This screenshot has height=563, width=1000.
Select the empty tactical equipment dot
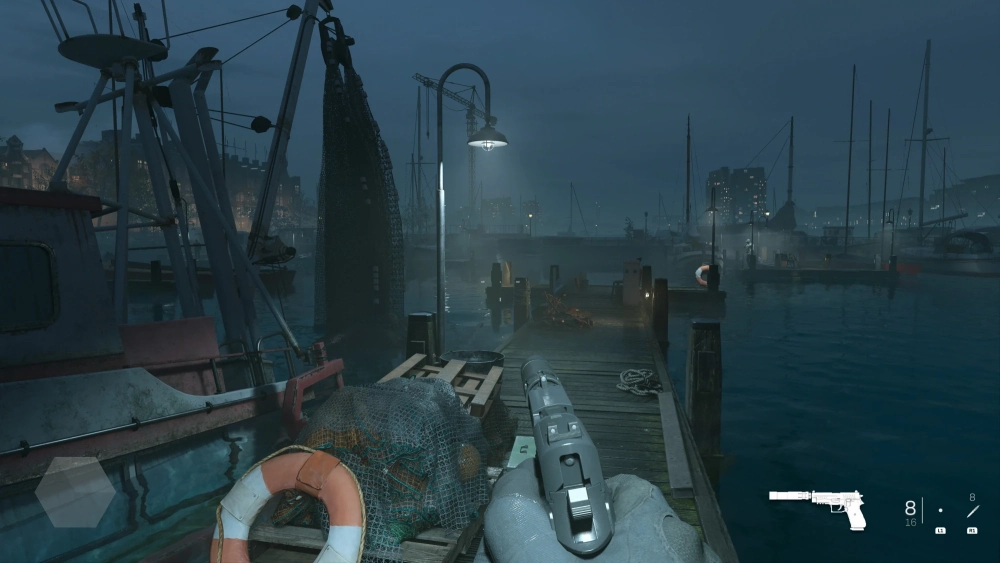coord(940,511)
